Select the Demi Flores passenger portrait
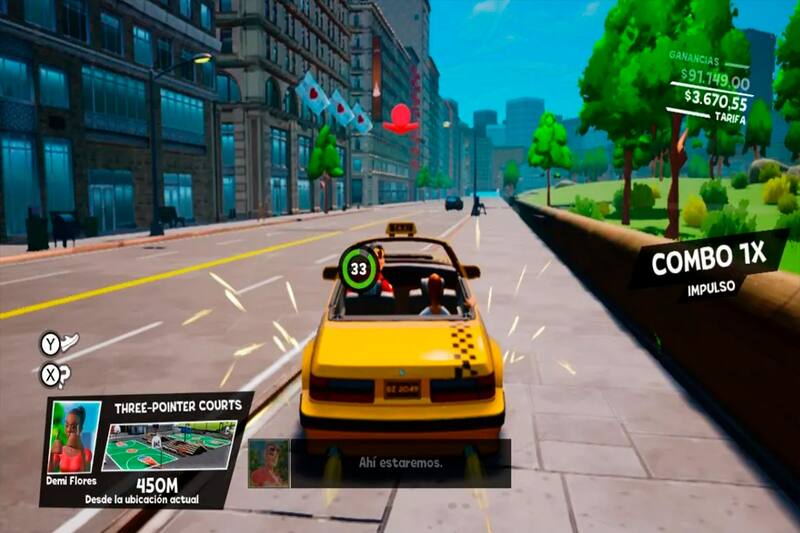The image size is (800, 533). (74, 437)
